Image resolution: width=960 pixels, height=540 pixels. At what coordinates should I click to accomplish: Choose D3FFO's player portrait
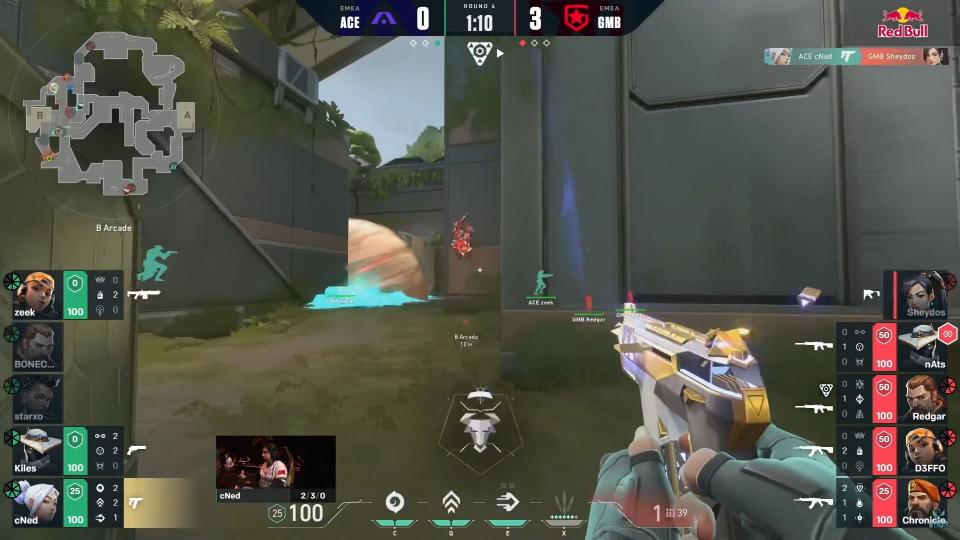pyautogui.click(x=921, y=450)
